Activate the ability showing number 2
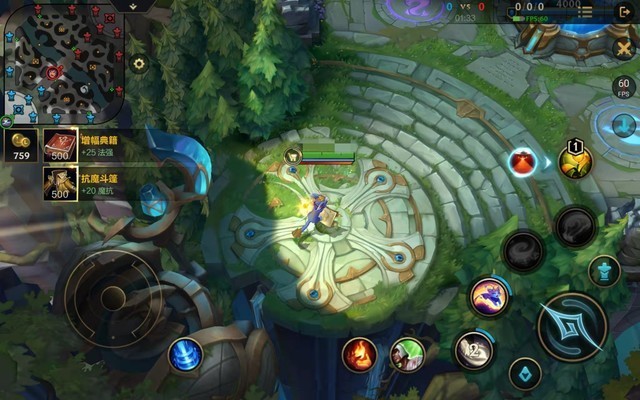This screenshot has height=400, width=640. [474, 350]
